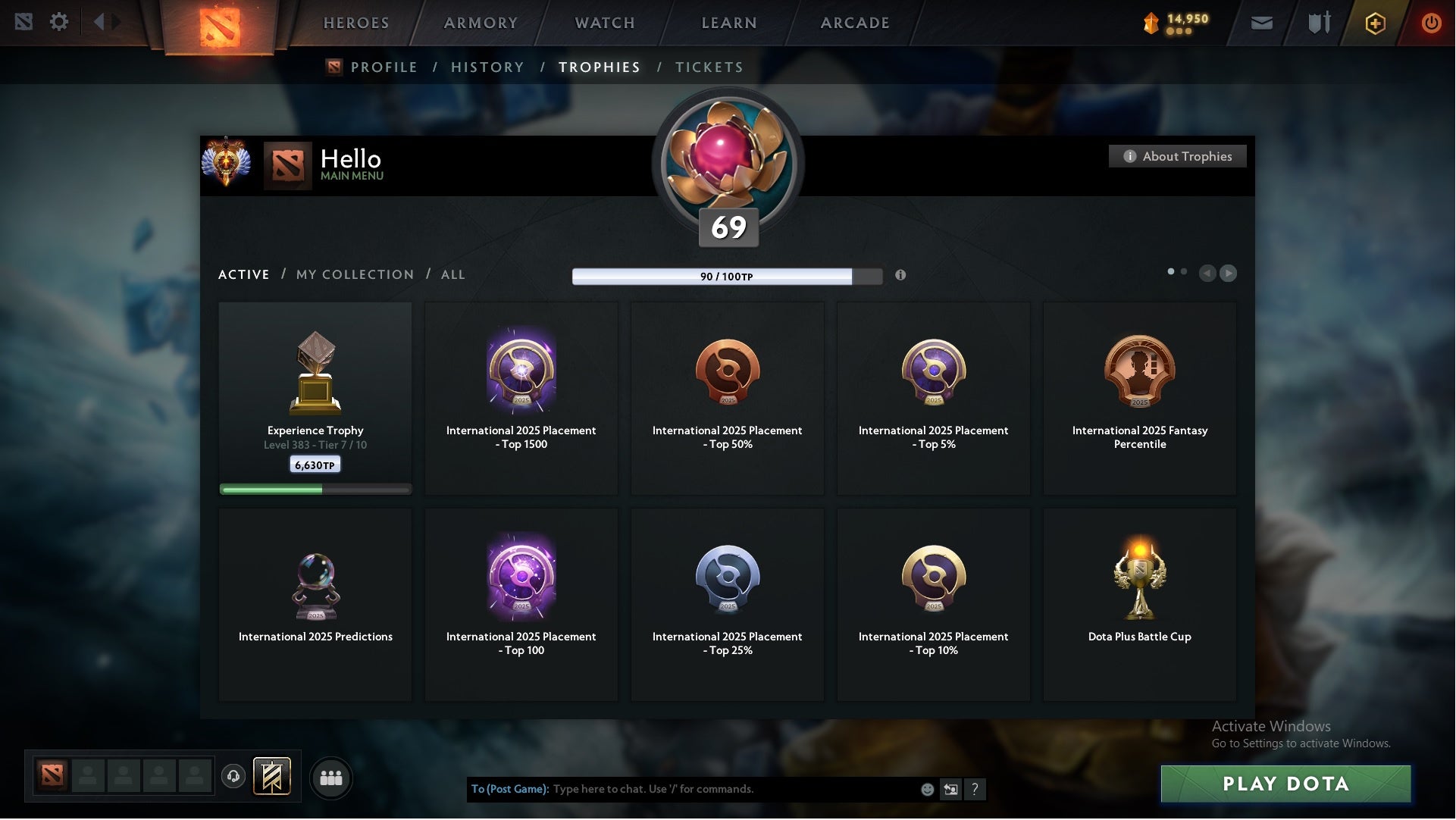Switch to the HISTORY tab
The height and width of the screenshot is (820, 1456).
coord(487,67)
